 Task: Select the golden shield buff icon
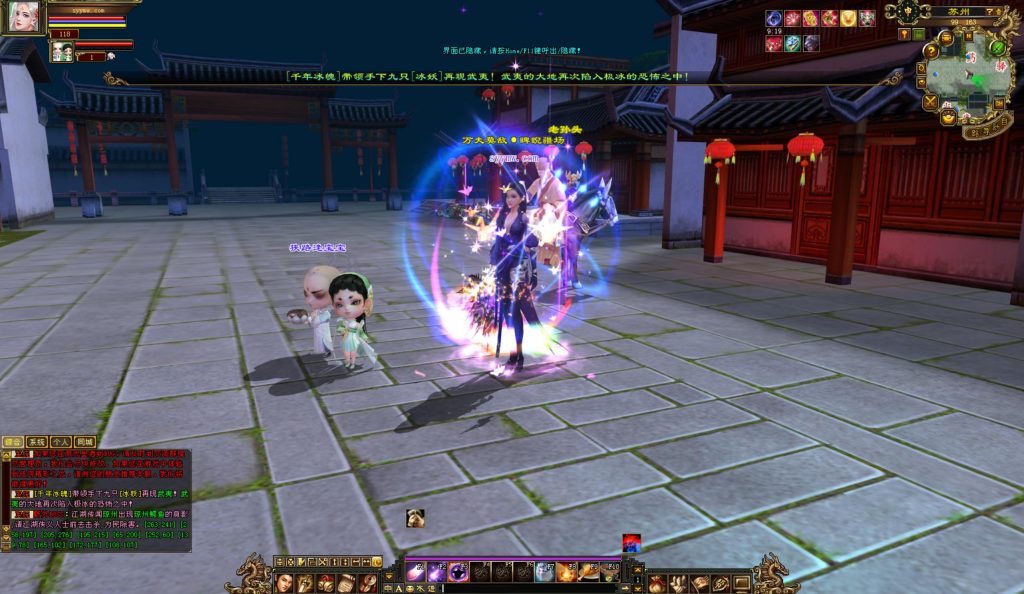click(848, 18)
